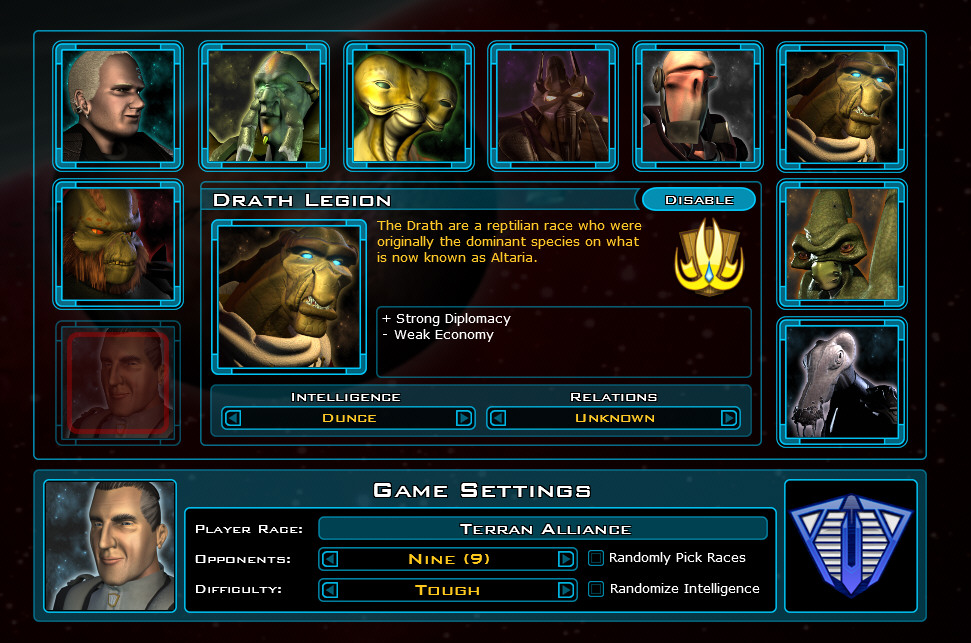The image size is (971, 643).
Task: Lower the Intelligence setting with left arrow
Action: [234, 418]
